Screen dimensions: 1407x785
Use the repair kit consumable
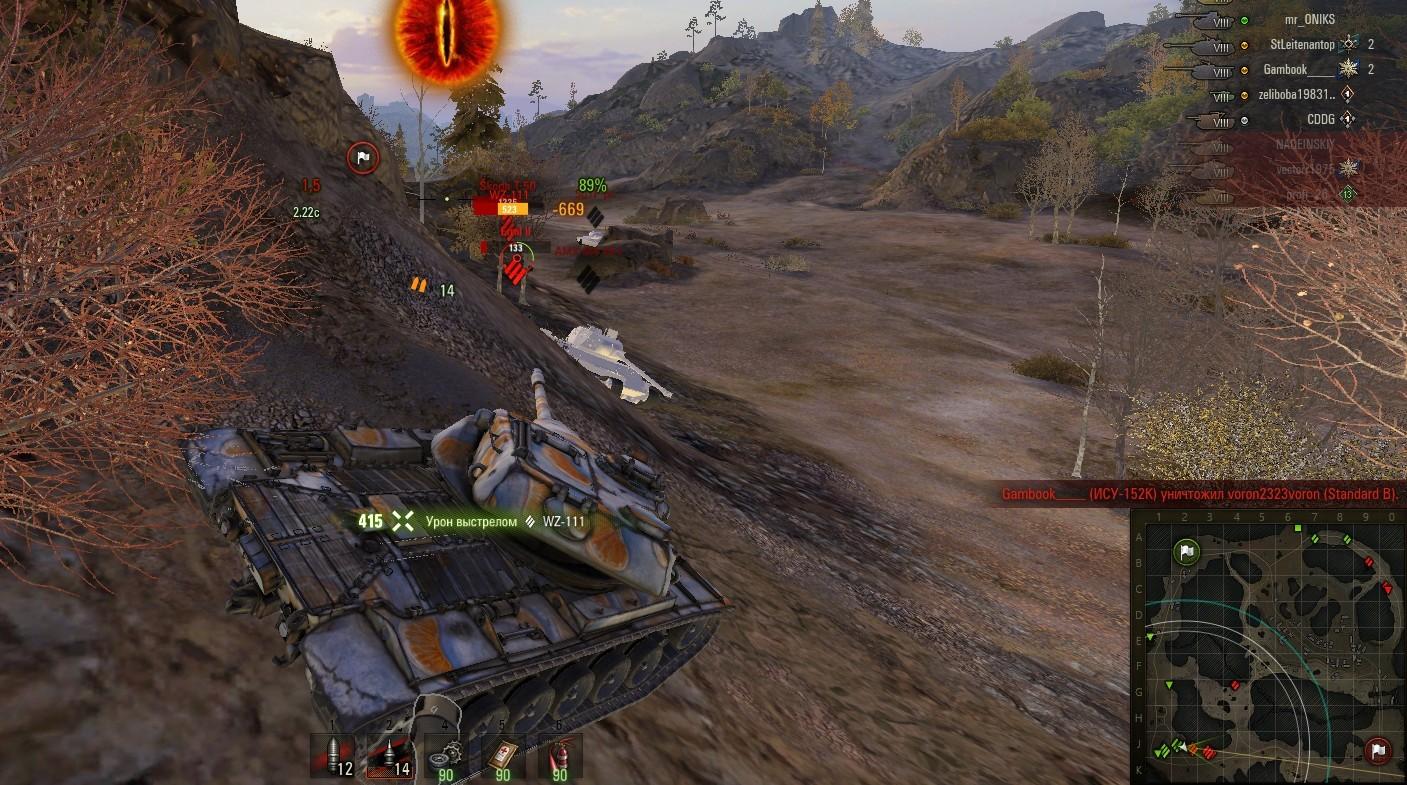pos(446,756)
